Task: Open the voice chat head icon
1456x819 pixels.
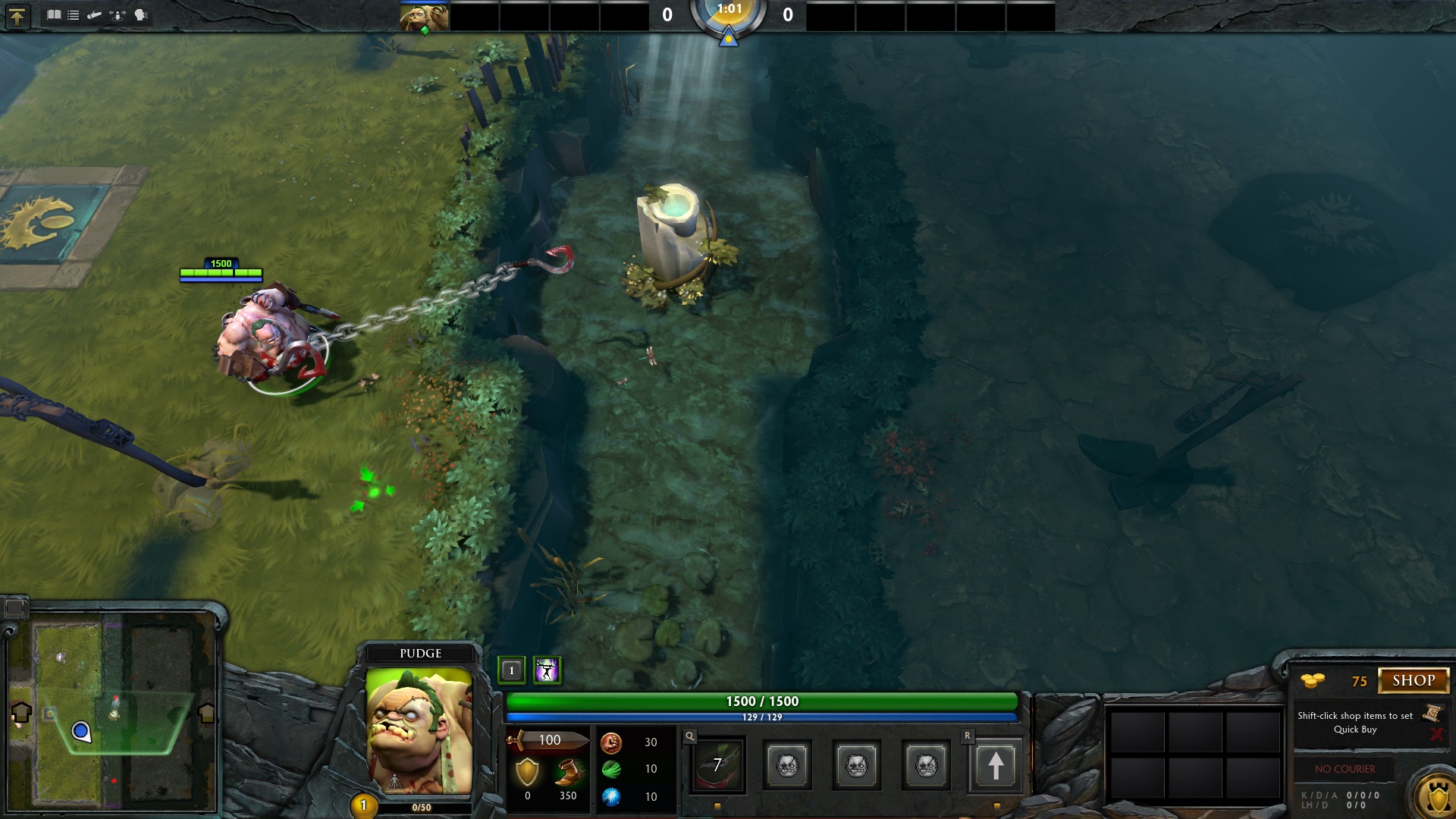Action: pos(141,14)
